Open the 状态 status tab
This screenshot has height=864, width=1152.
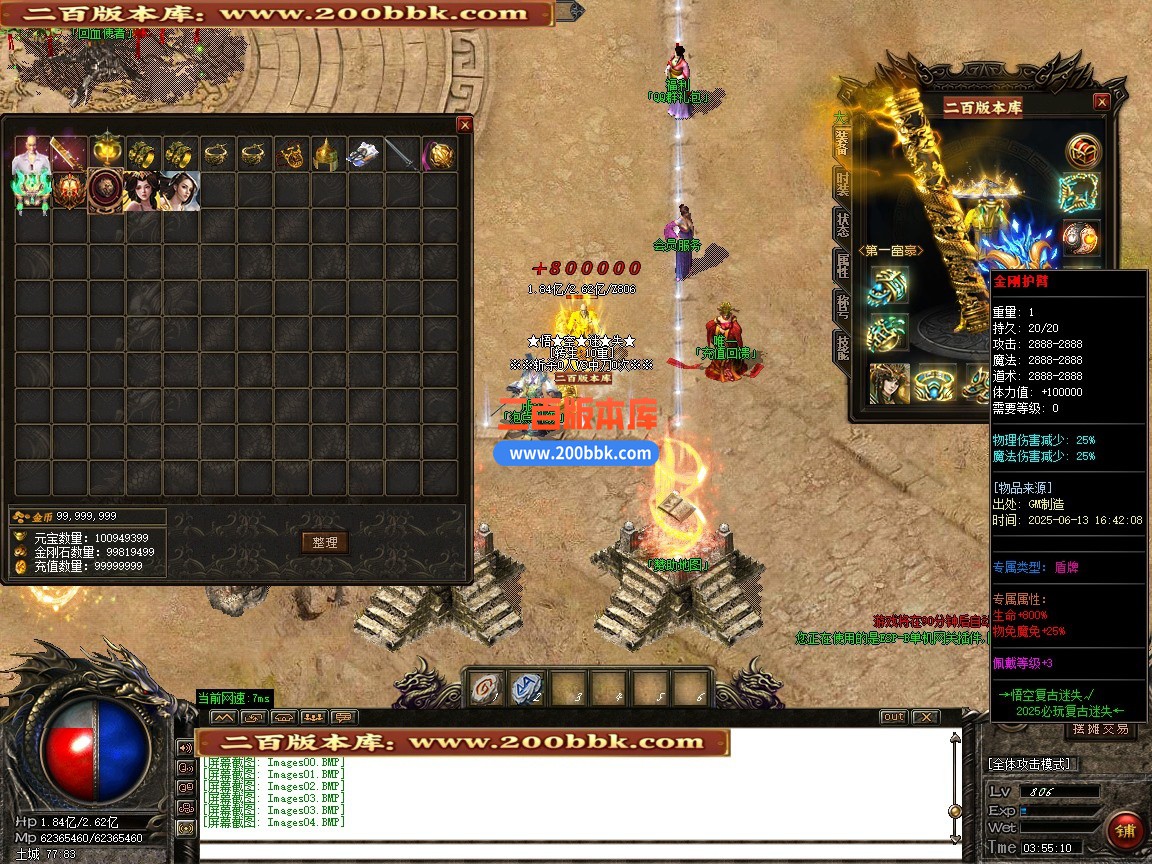coord(842,226)
